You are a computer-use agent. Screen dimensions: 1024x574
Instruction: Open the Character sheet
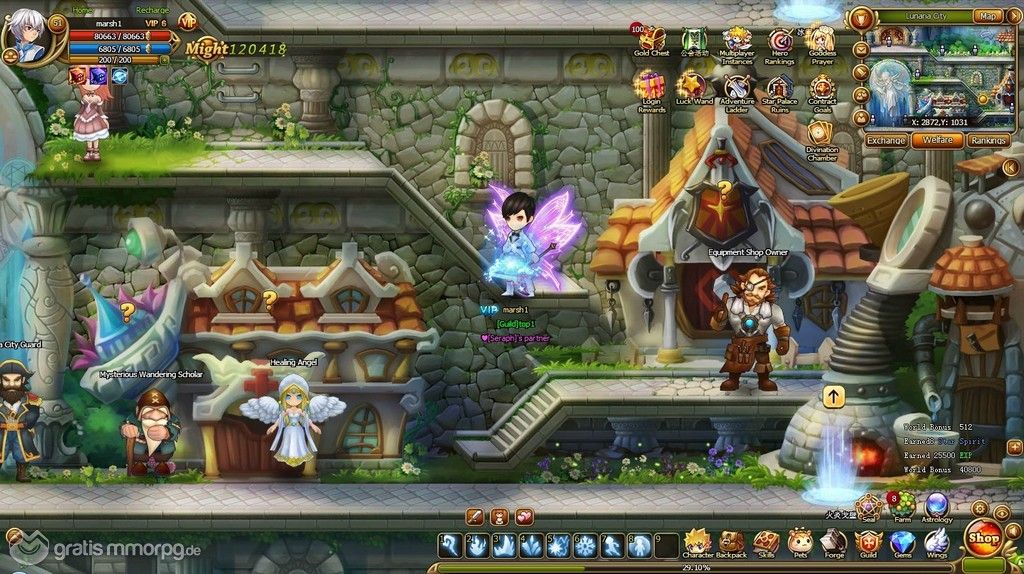pos(697,543)
